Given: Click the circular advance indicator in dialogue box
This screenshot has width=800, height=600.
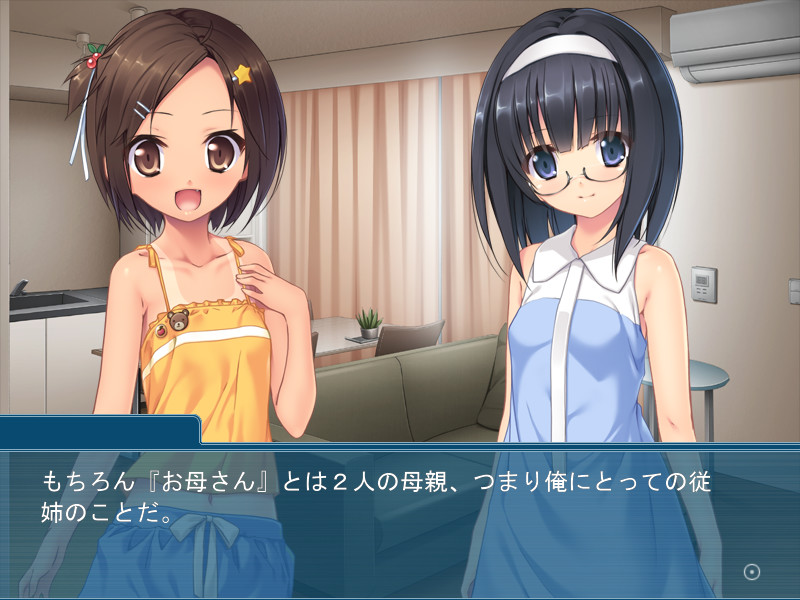Looking at the screenshot, I should pos(753,572).
